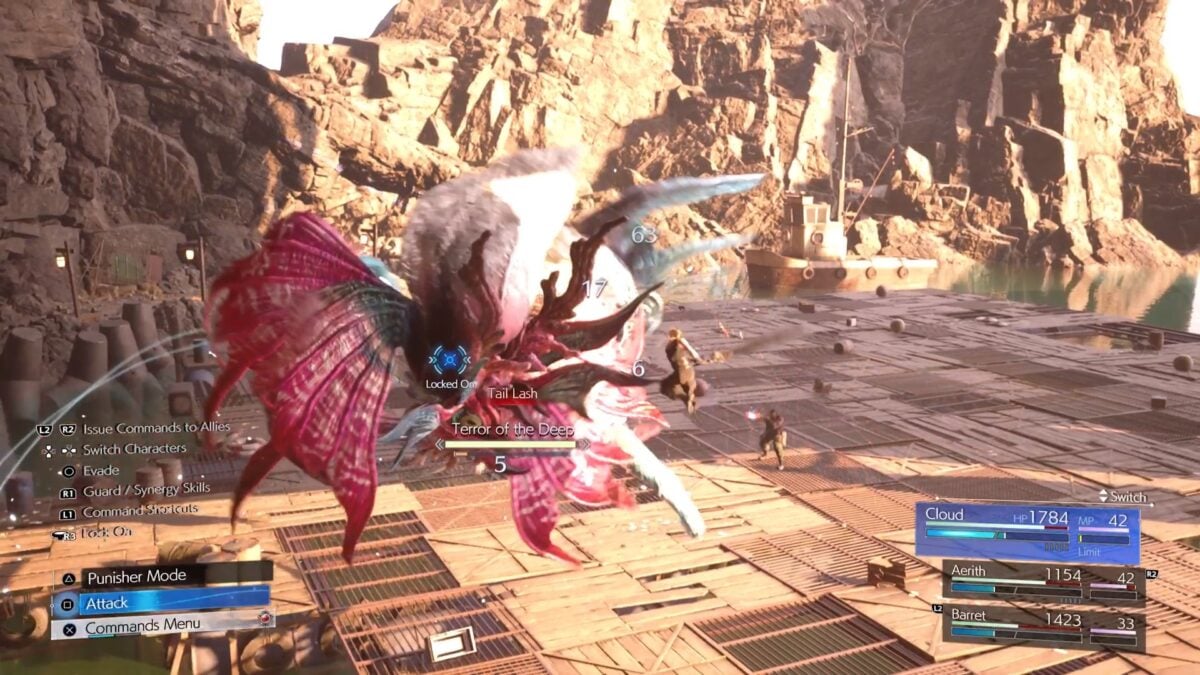Select Cloud's party status panel
This screenshot has height=675, width=1200.
[1026, 532]
